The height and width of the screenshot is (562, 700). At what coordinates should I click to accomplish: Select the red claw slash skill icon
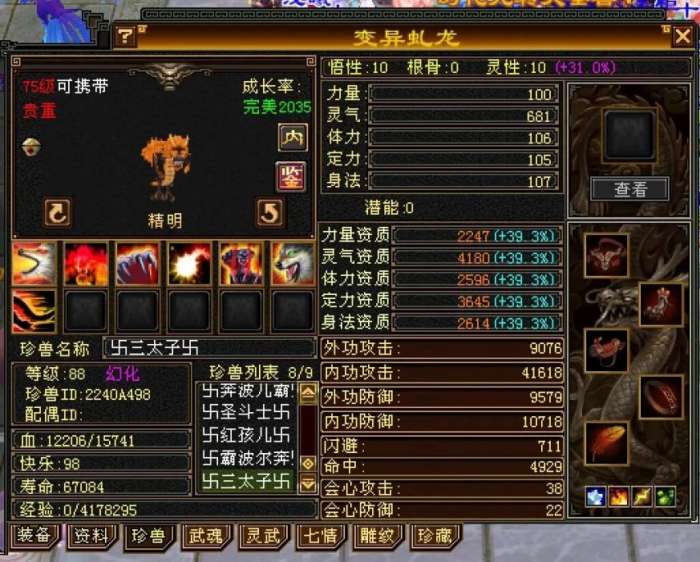coord(137,264)
